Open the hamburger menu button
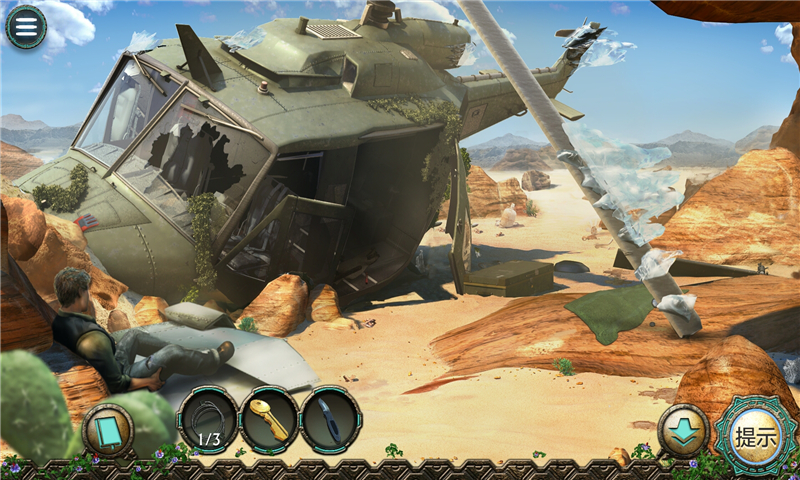Image resolution: width=800 pixels, height=480 pixels. pyautogui.click(x=26, y=27)
